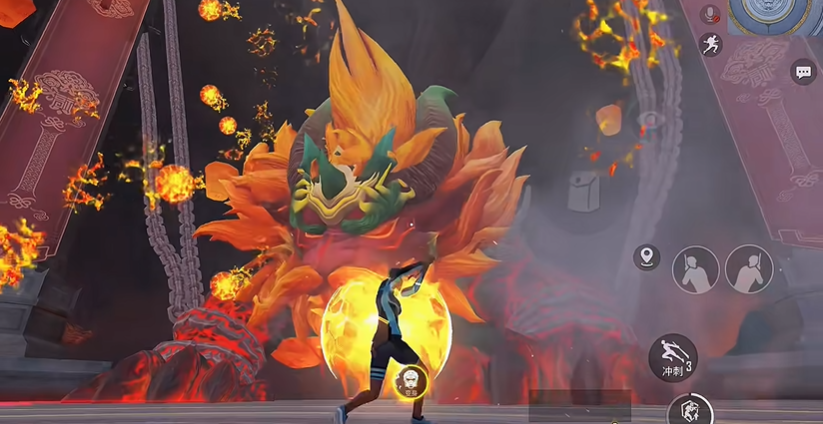Select the right weapon stance figure button
Screen dimensions: 823x424
[x=749, y=269]
